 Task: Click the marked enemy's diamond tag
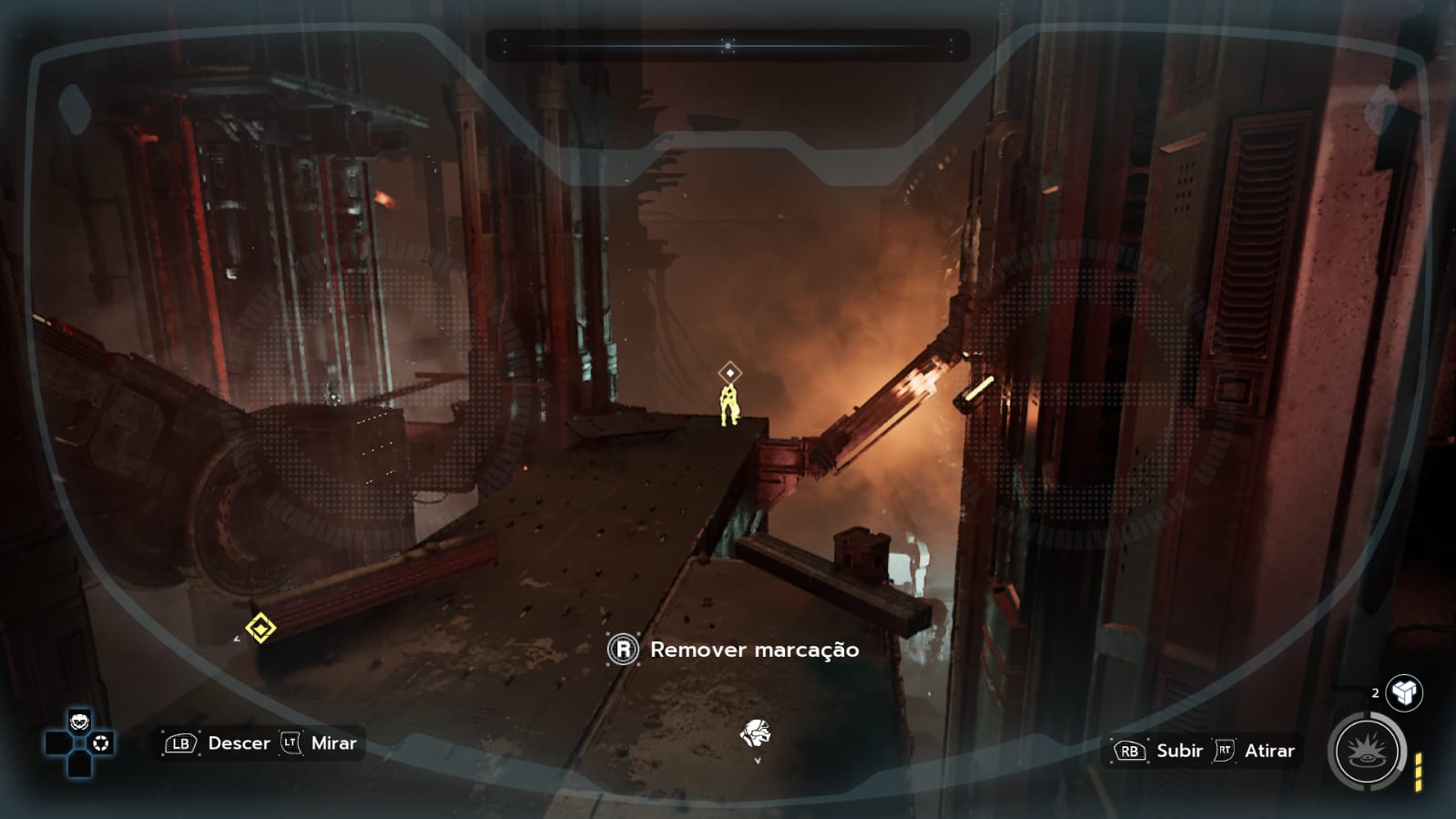[x=729, y=373]
